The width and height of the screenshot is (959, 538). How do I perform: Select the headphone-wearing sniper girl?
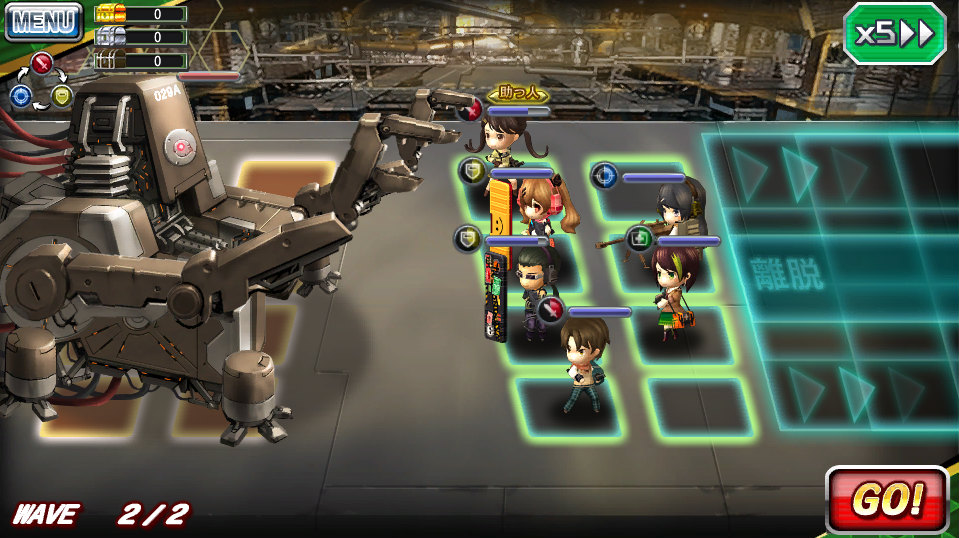[676, 212]
